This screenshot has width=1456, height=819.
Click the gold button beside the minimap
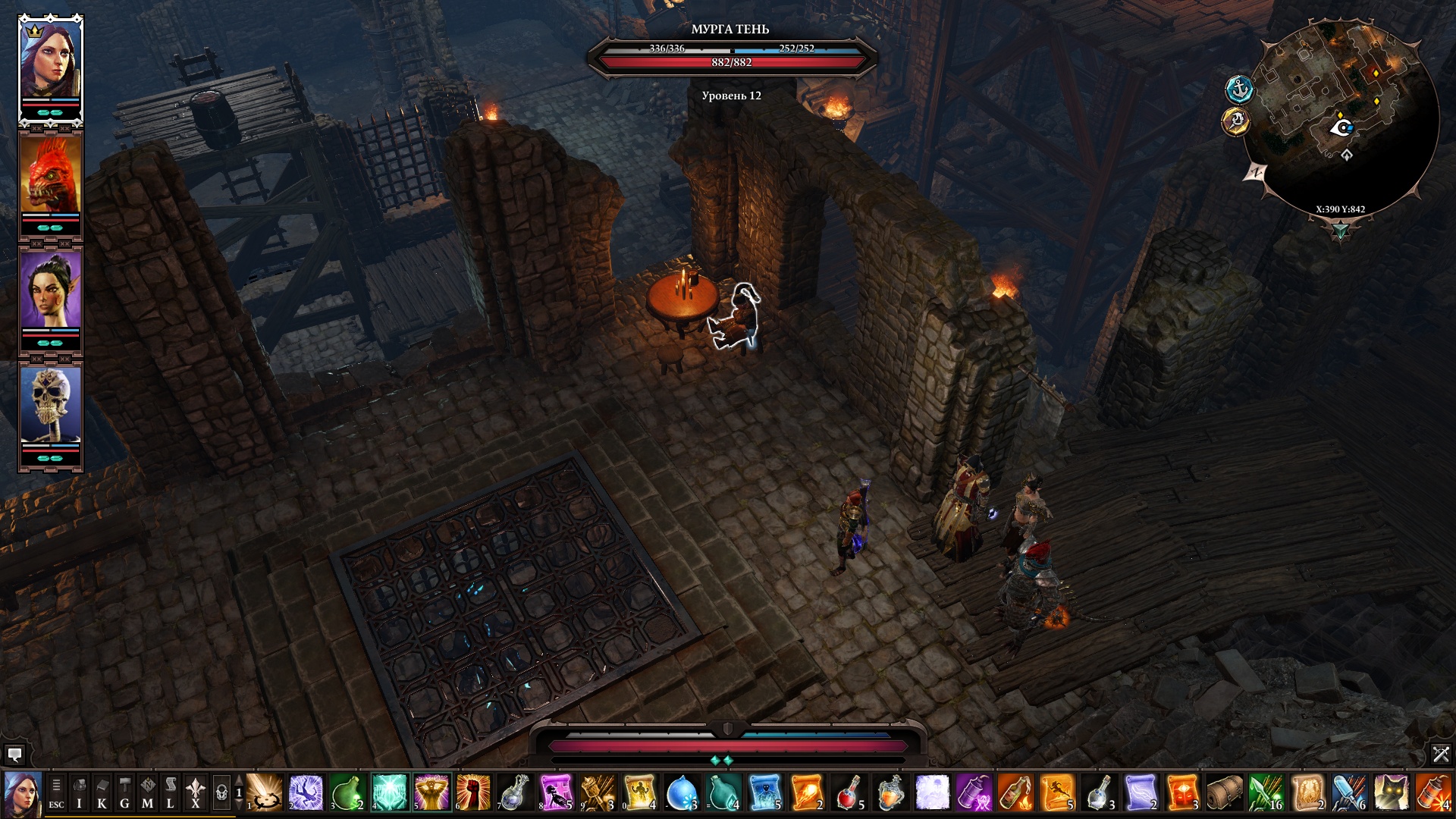[1235, 121]
